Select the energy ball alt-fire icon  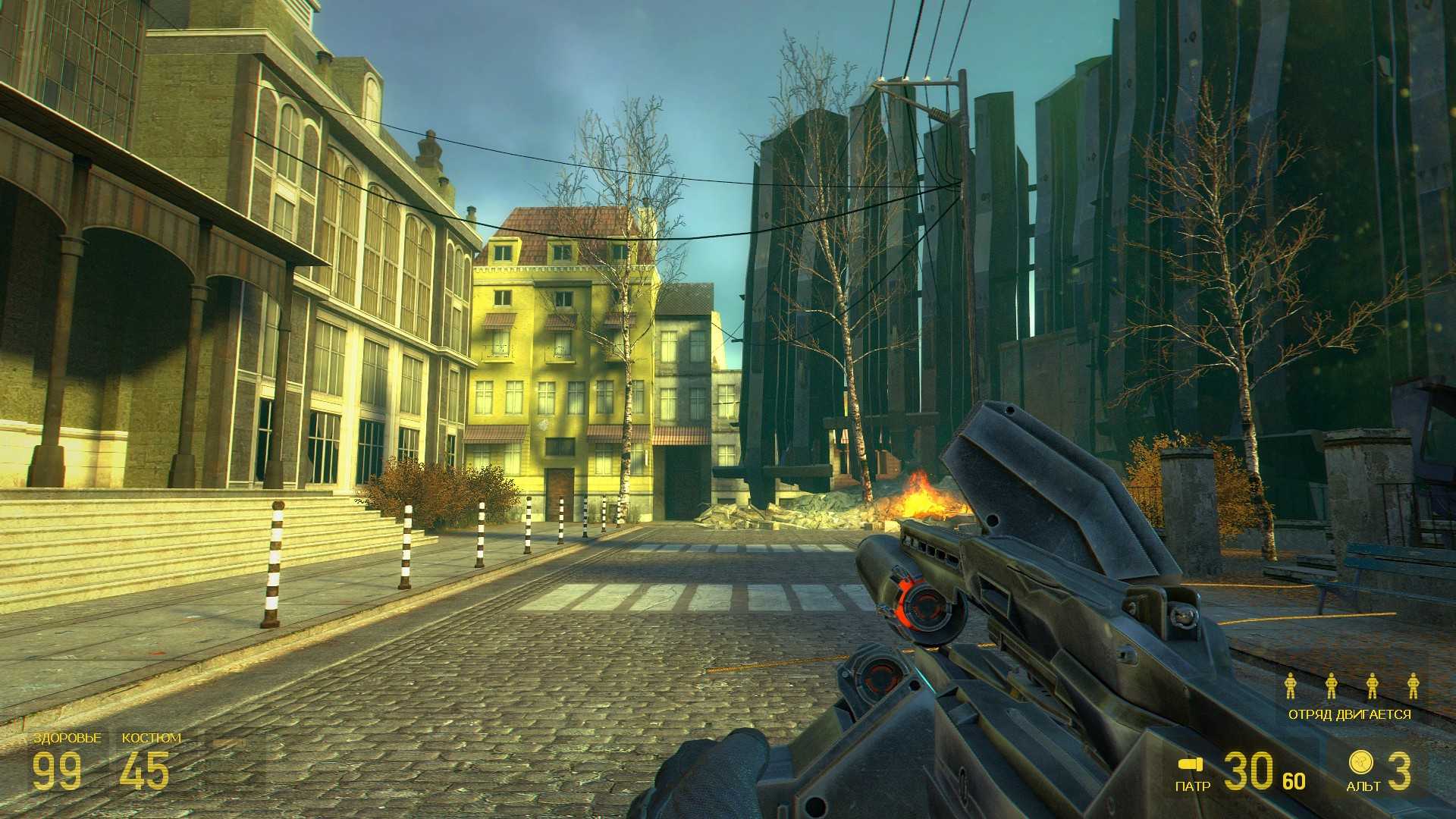pos(1360,761)
